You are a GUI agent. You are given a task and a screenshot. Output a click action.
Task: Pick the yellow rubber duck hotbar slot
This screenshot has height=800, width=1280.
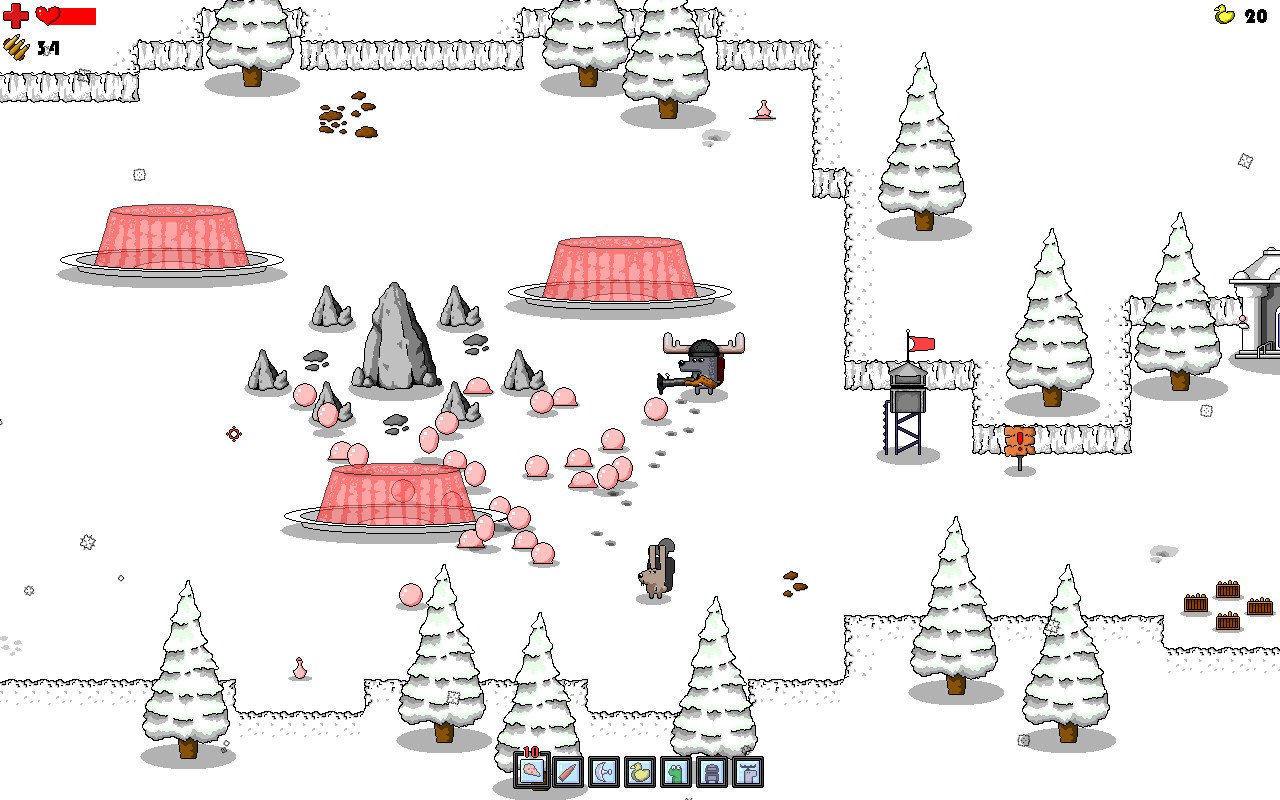640,772
